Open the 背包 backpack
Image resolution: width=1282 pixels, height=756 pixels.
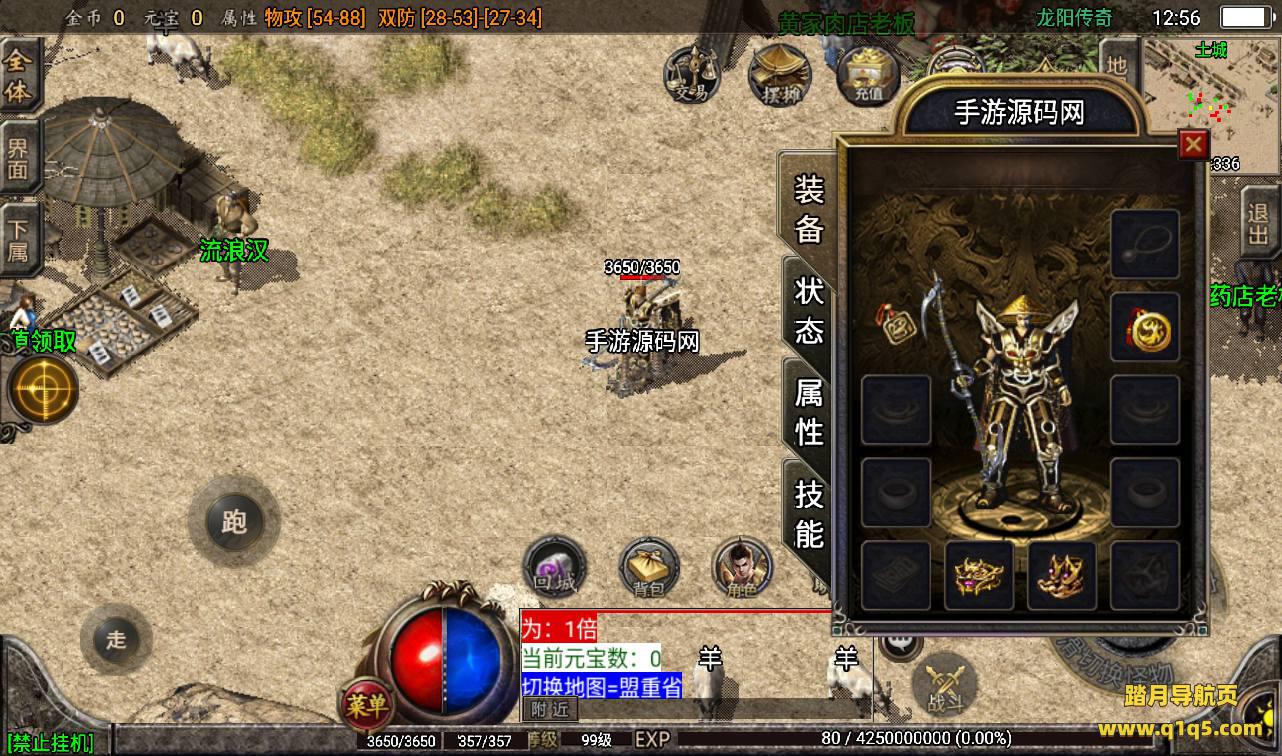point(649,568)
